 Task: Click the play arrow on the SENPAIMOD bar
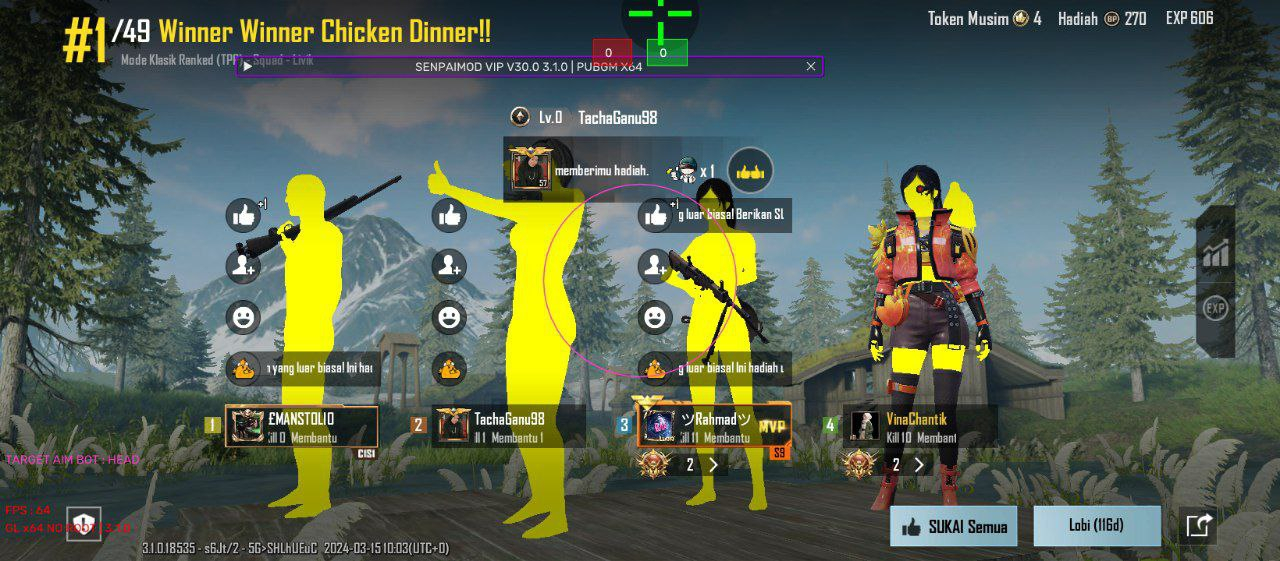tap(247, 66)
